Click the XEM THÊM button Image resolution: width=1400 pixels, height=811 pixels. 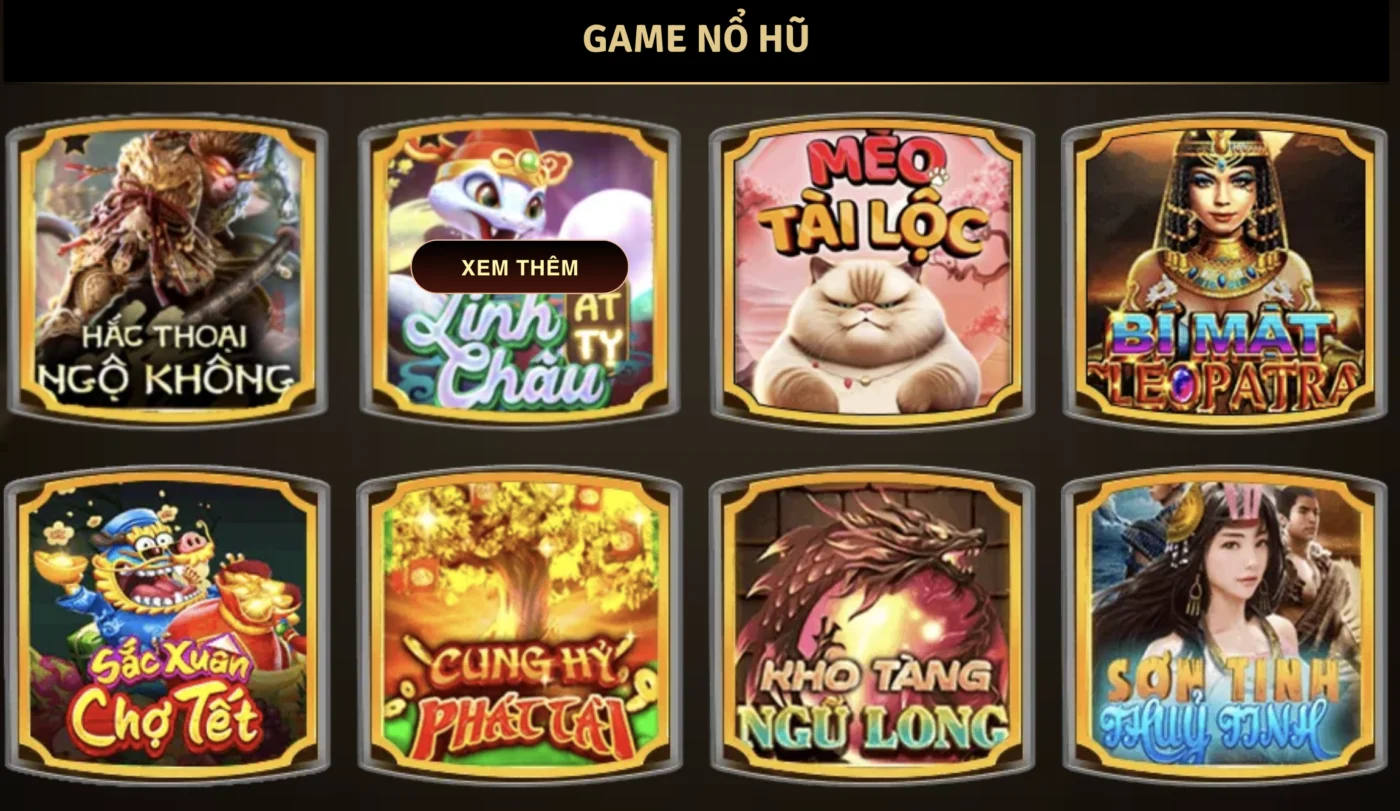tap(520, 267)
